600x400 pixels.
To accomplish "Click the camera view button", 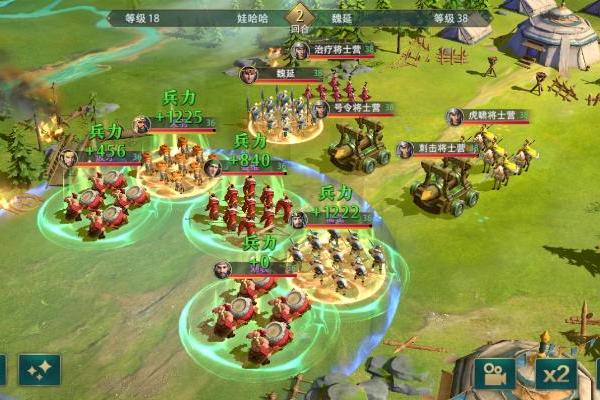I will click(x=494, y=373).
